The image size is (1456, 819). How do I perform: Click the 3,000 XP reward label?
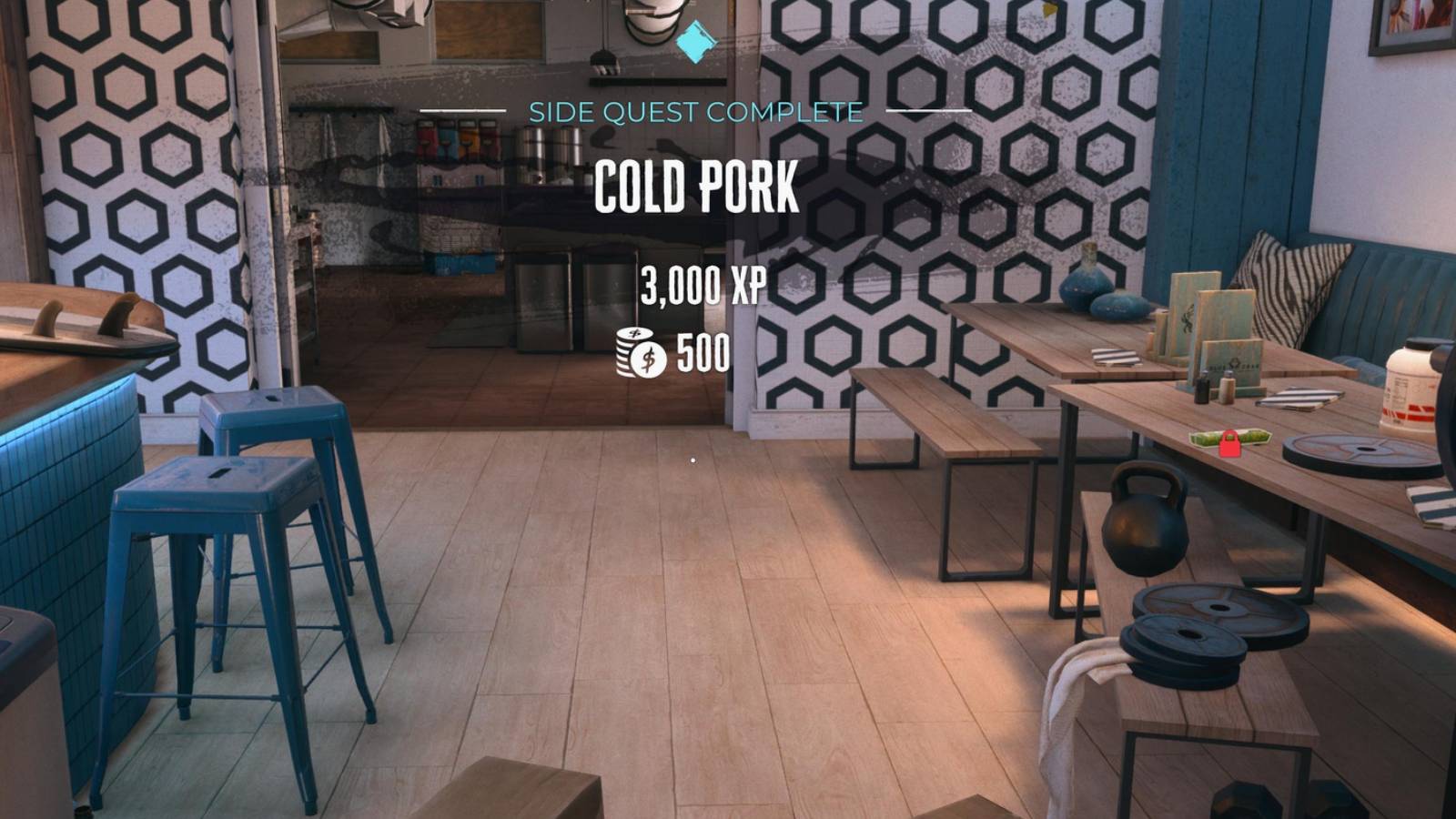[x=701, y=286]
